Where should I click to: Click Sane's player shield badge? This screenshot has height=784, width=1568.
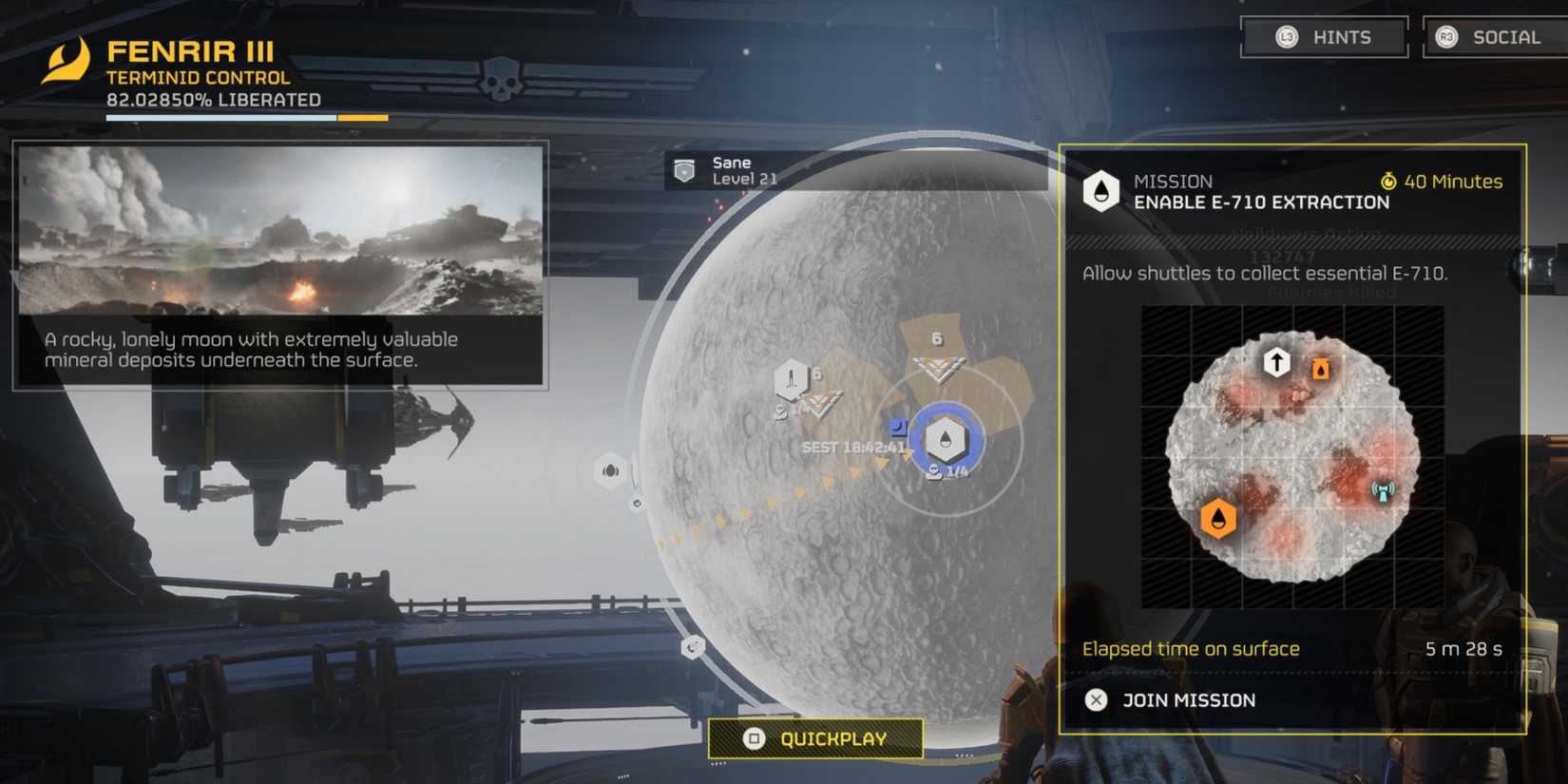tap(686, 169)
